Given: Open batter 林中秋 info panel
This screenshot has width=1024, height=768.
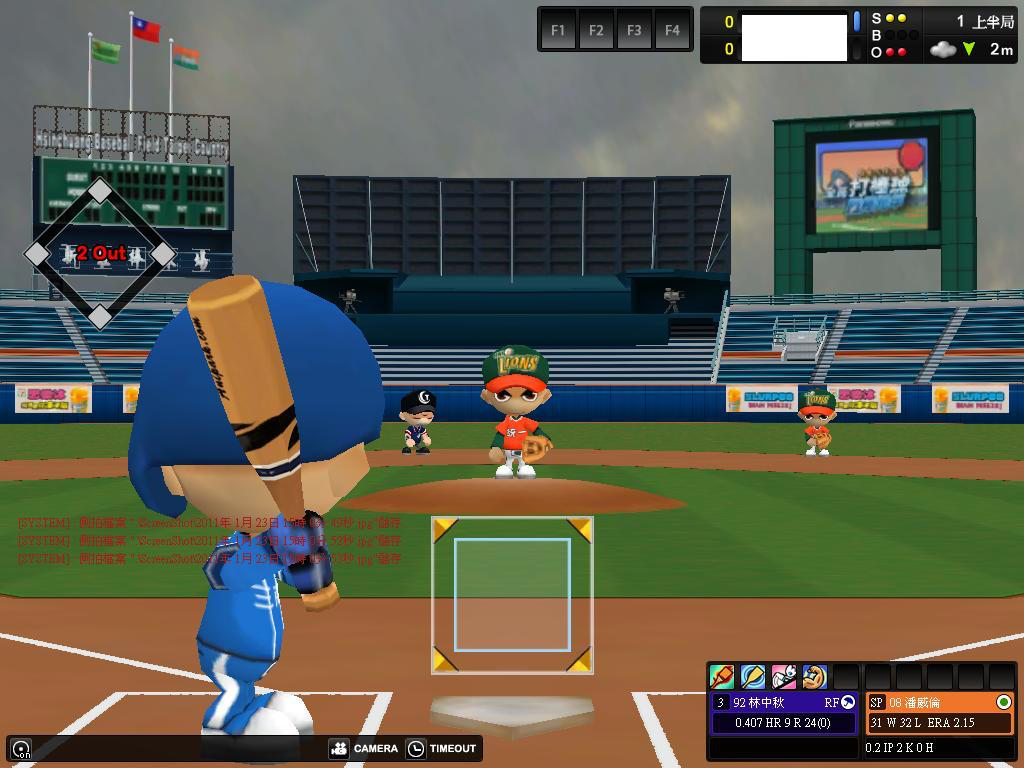Looking at the screenshot, I should coord(783,702).
